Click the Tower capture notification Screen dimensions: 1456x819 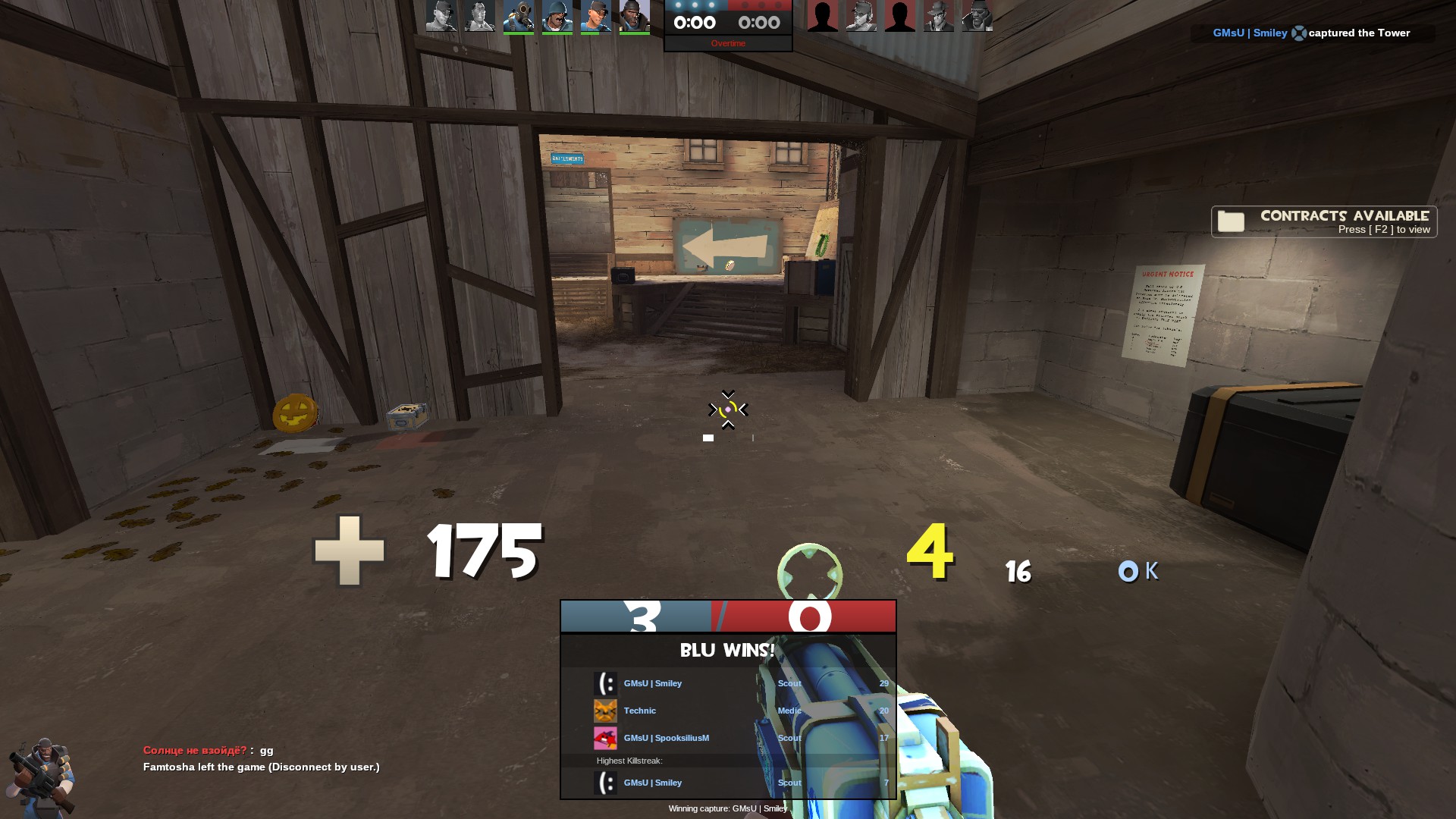point(1312,33)
